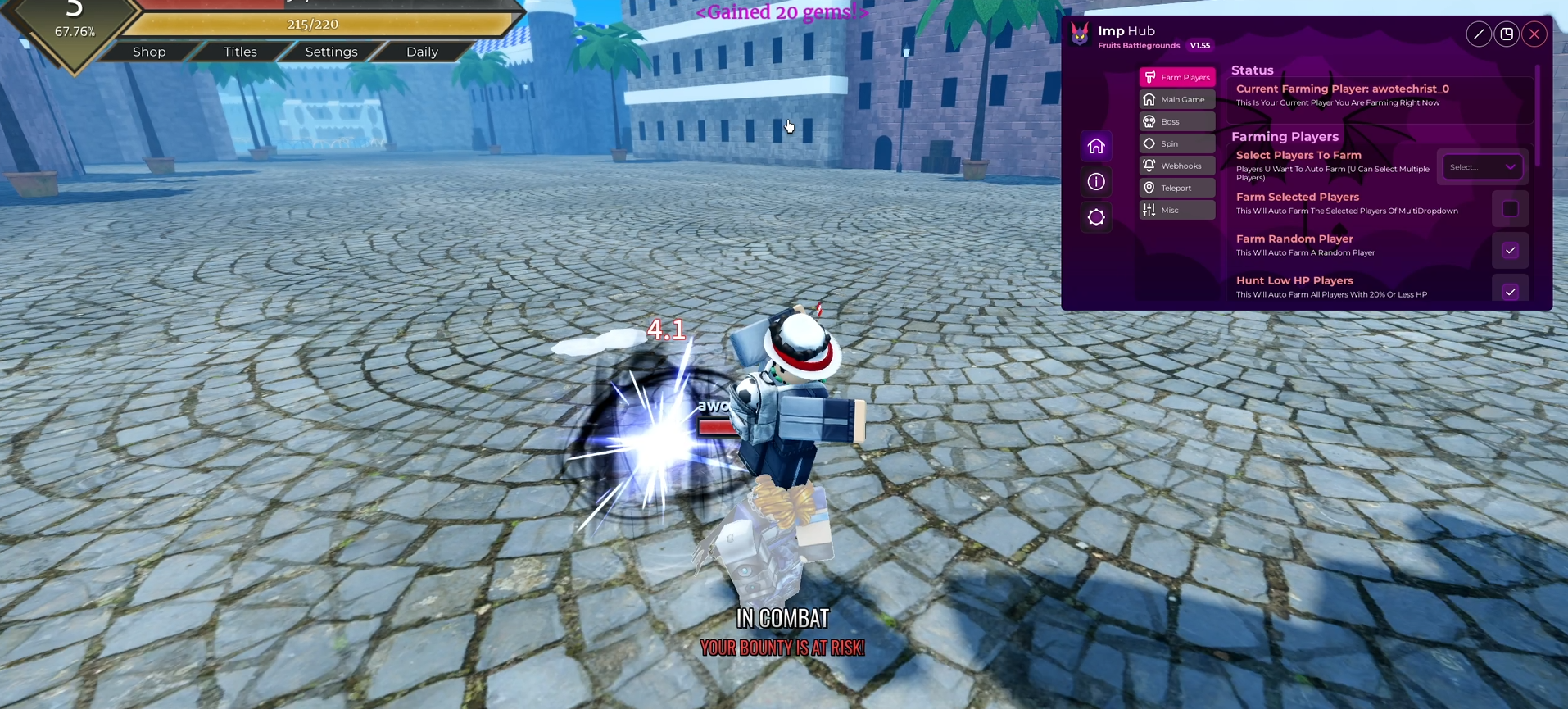The width and height of the screenshot is (1568, 709).
Task: Switch to the Main Game tab
Action: (x=1176, y=99)
